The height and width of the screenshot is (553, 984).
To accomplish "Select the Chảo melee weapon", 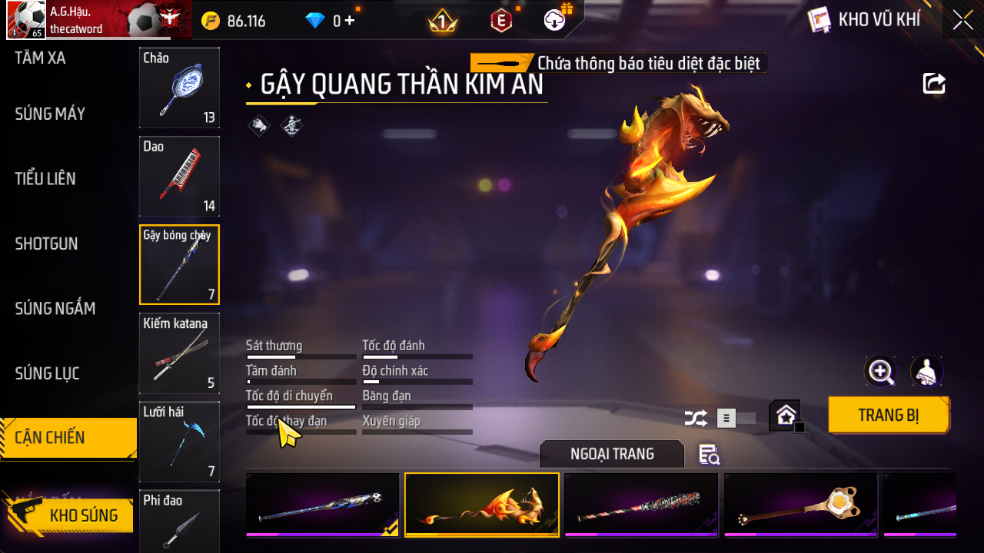I will point(179,87).
